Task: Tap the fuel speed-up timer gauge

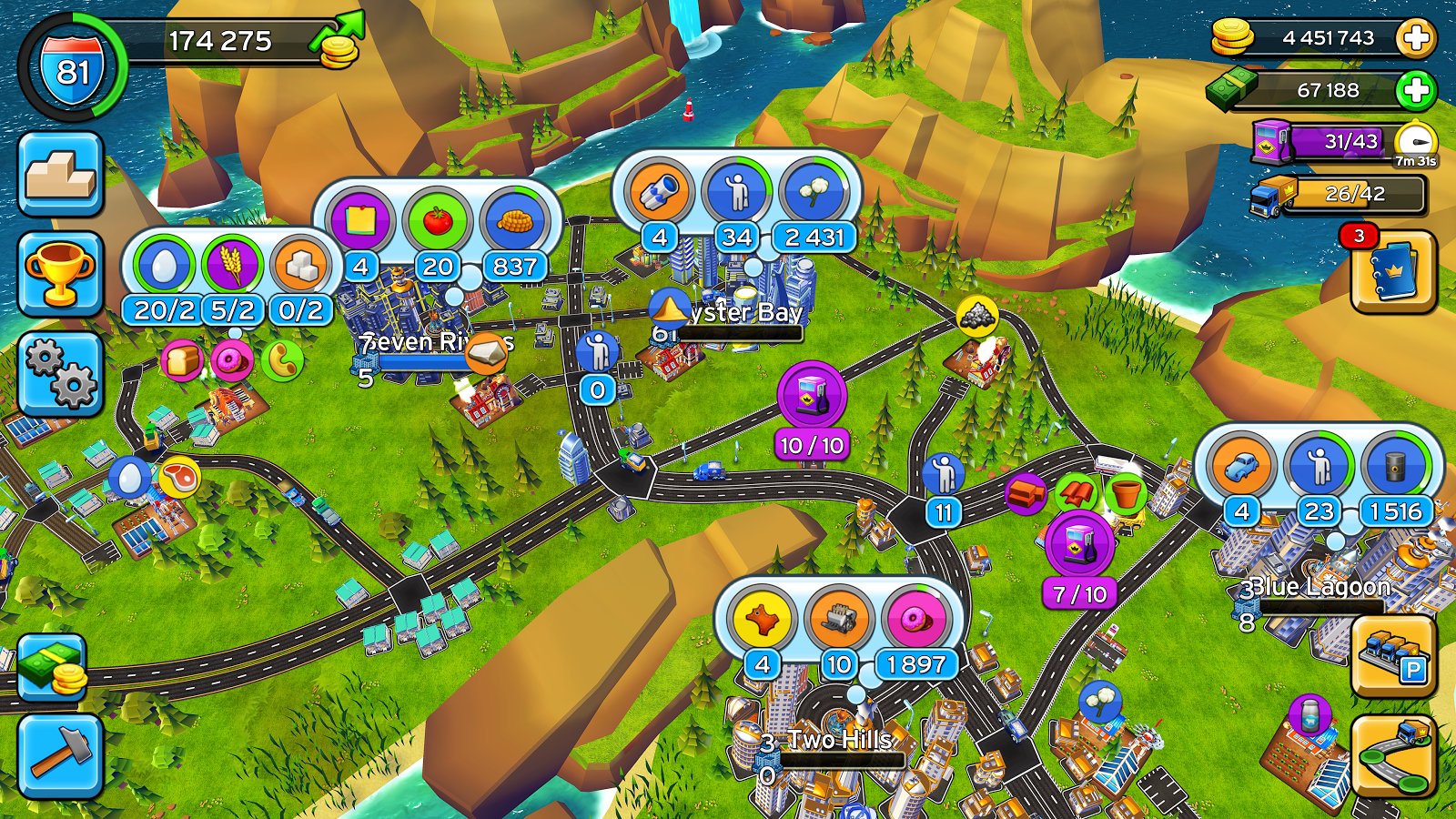Action: [x=1416, y=143]
